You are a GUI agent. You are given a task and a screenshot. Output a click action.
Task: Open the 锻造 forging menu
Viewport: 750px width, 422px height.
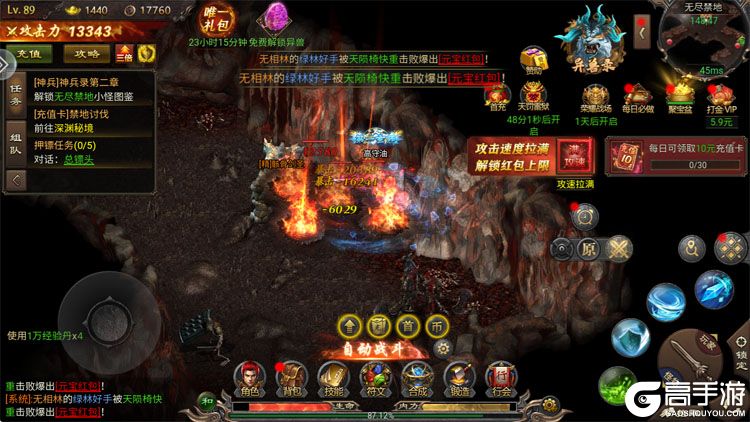[458, 377]
